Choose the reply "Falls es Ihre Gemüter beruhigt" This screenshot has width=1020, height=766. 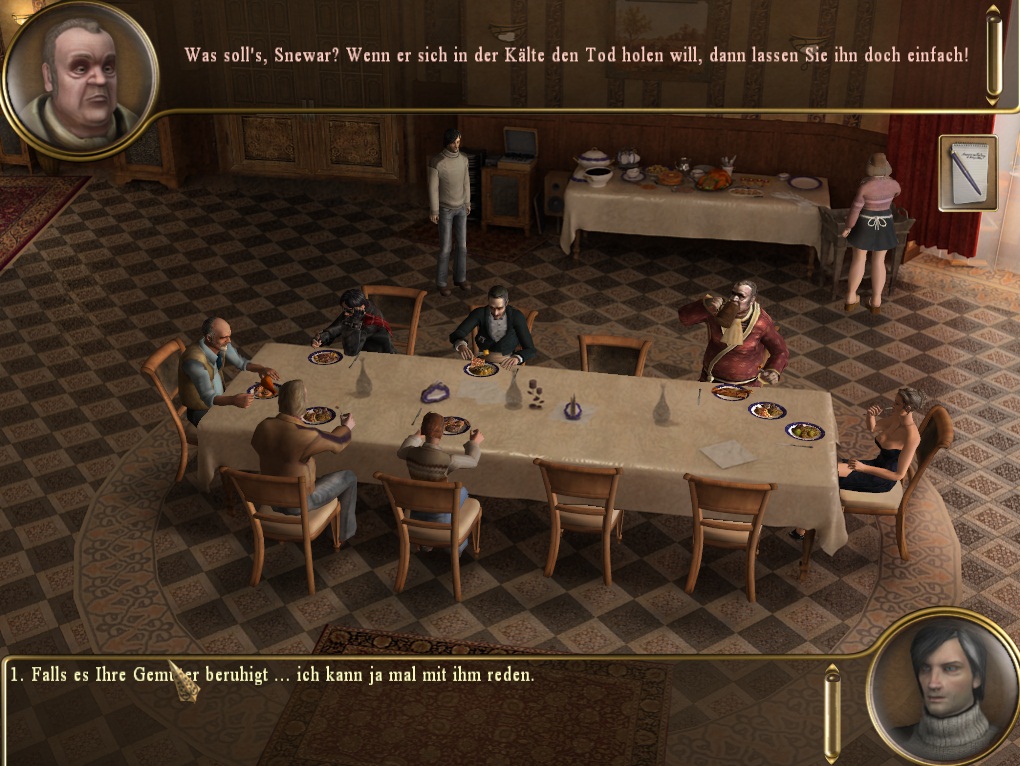[272, 675]
